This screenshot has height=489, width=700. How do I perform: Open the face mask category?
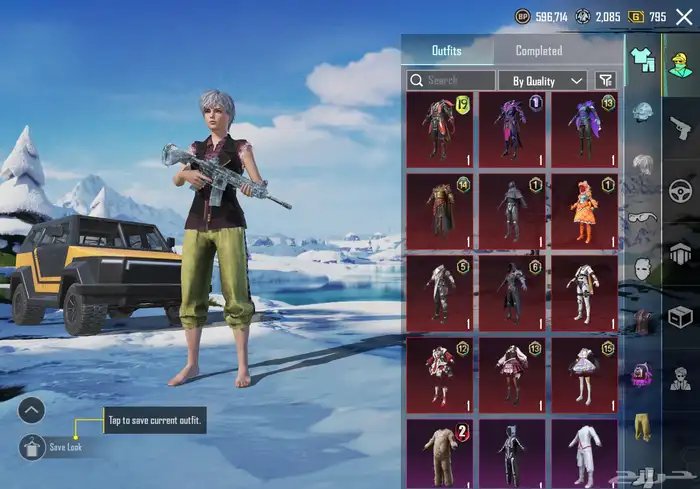coord(643,270)
